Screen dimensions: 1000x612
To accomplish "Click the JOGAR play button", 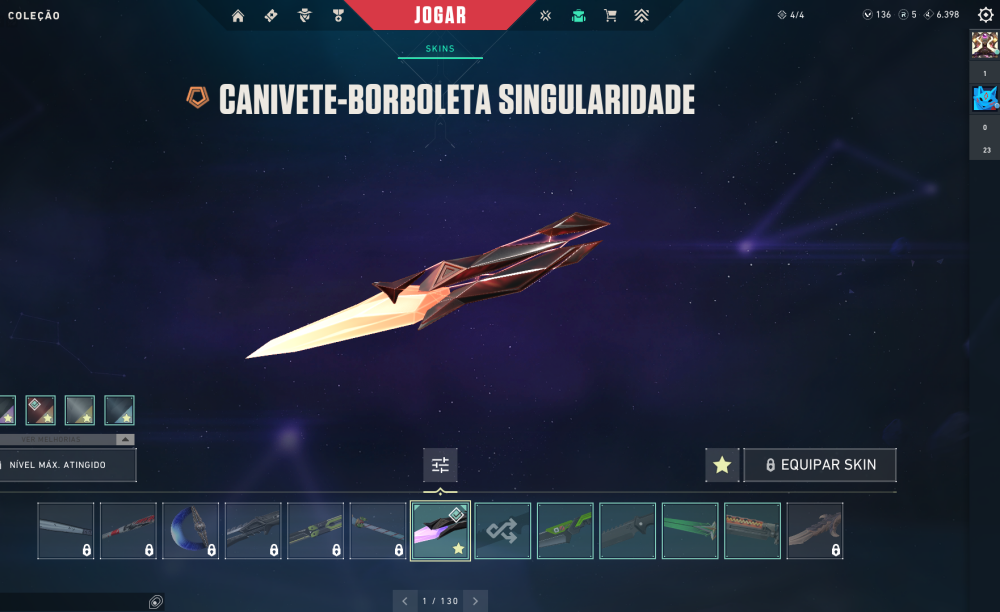I will pyautogui.click(x=440, y=15).
